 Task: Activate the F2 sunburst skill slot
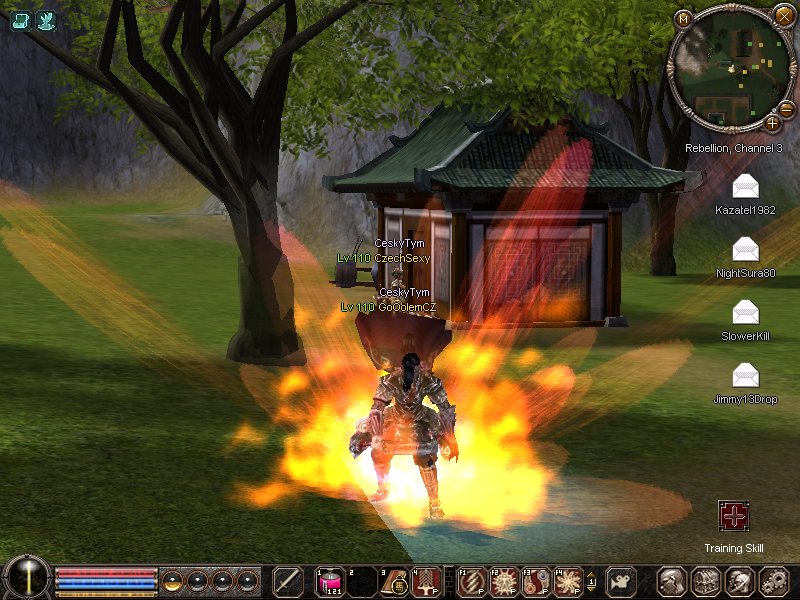point(503,582)
